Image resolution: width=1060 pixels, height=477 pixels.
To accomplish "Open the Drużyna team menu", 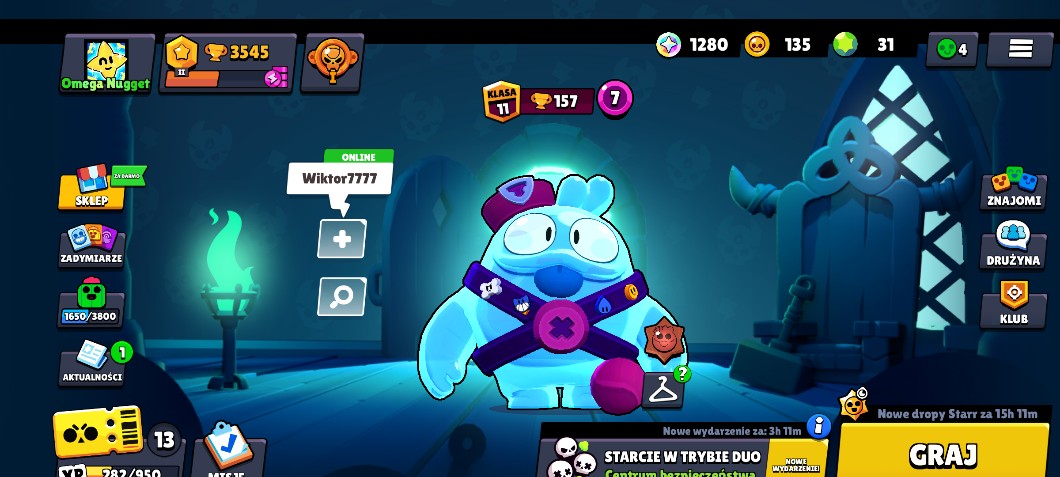I will (1013, 243).
